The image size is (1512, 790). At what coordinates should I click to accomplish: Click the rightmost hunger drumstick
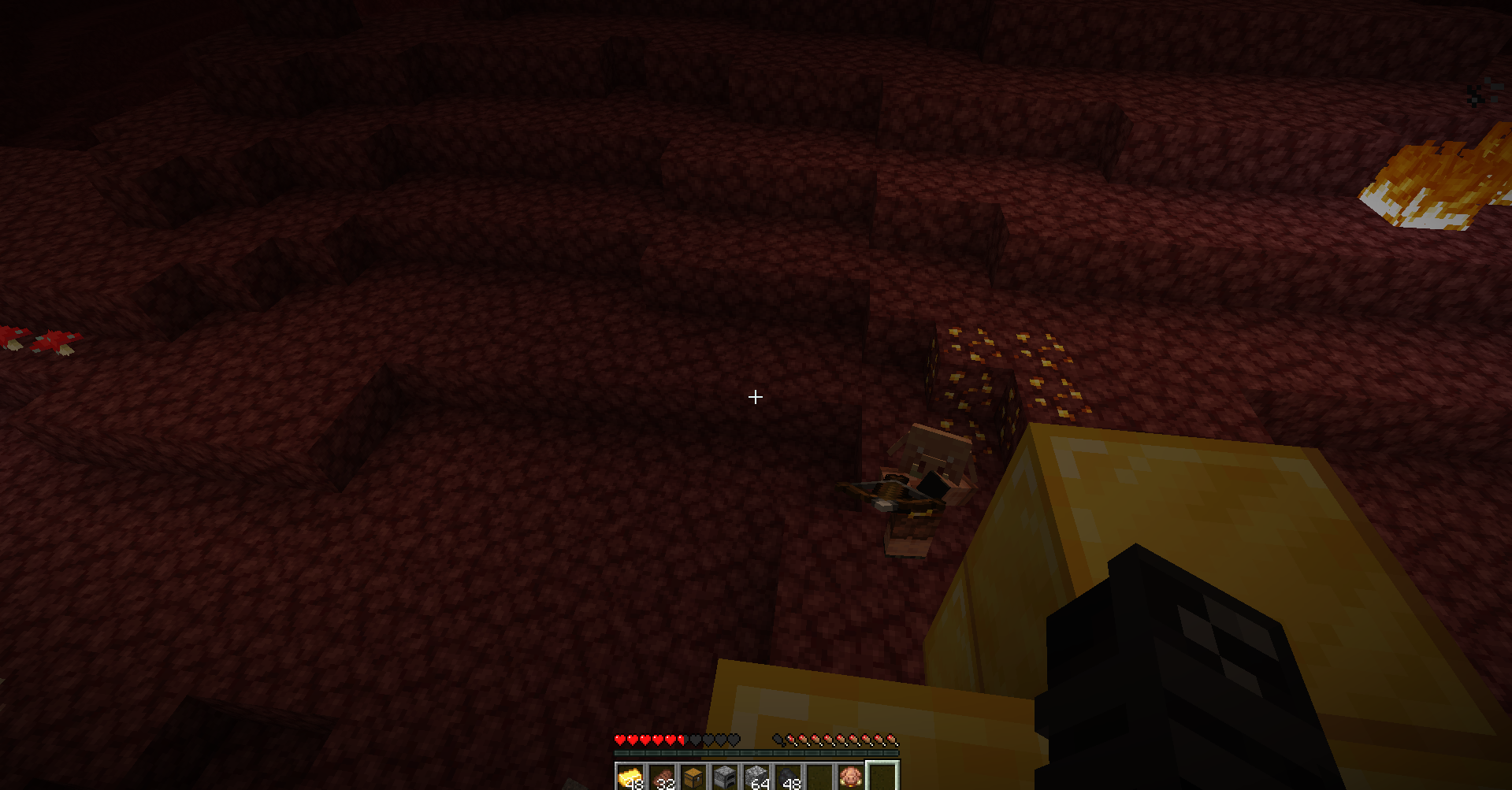(x=895, y=740)
